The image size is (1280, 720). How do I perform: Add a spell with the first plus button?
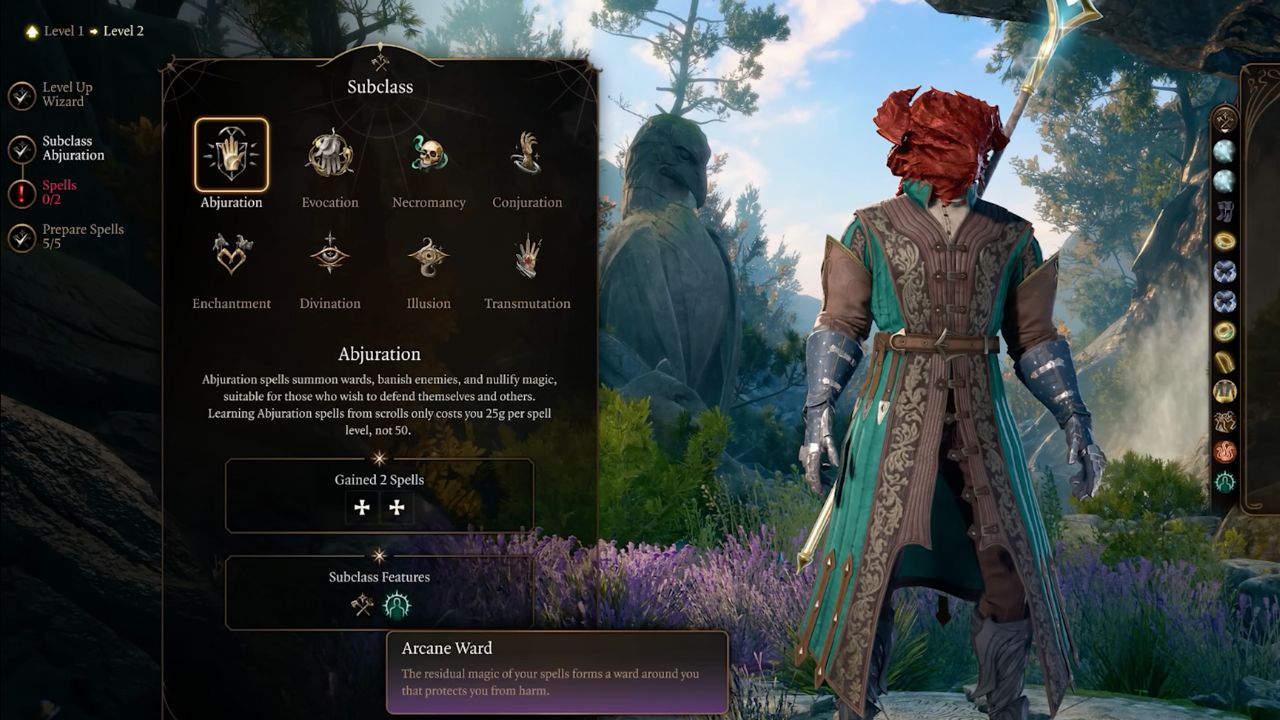[x=360, y=507]
